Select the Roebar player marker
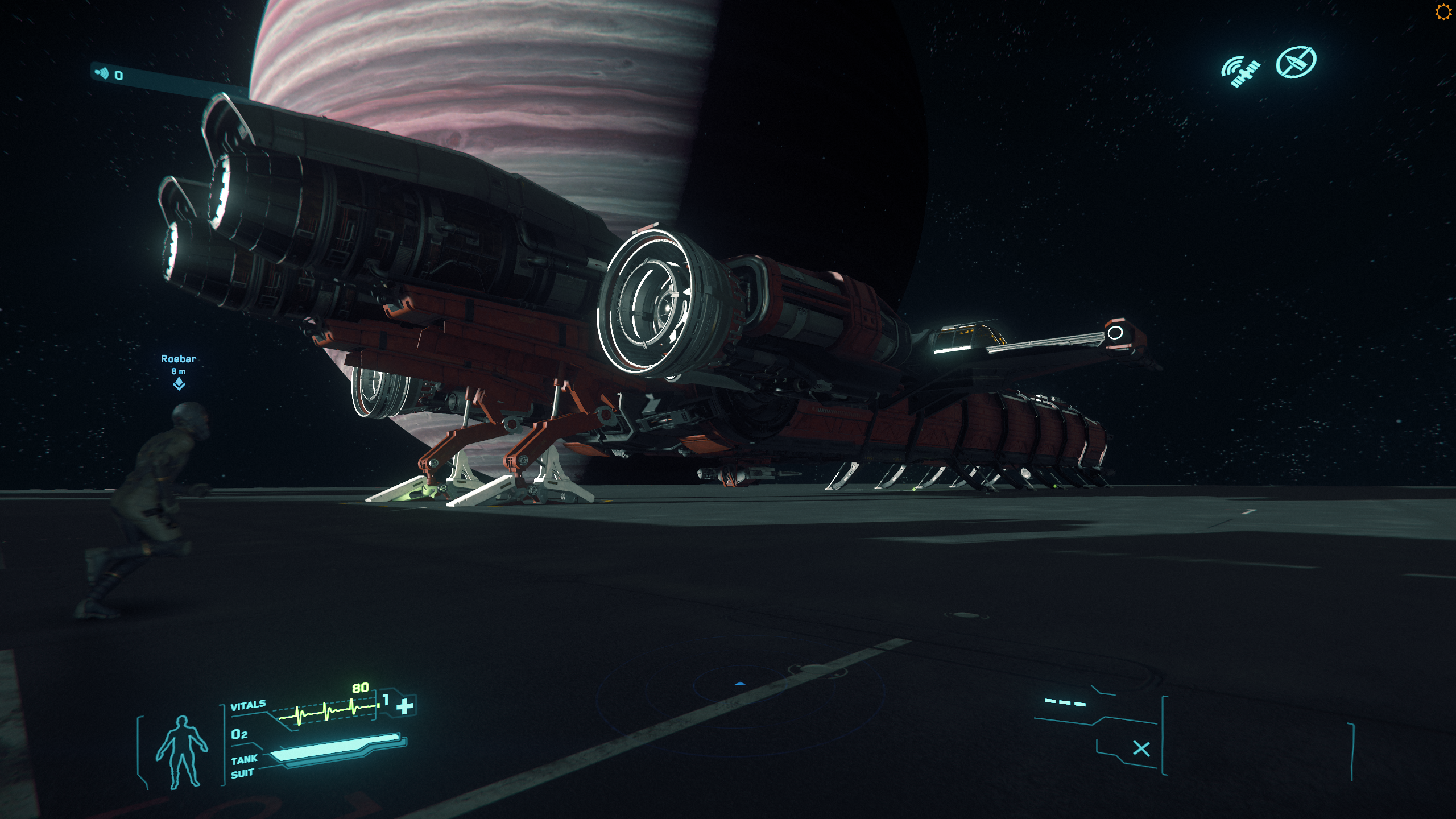 point(179,384)
